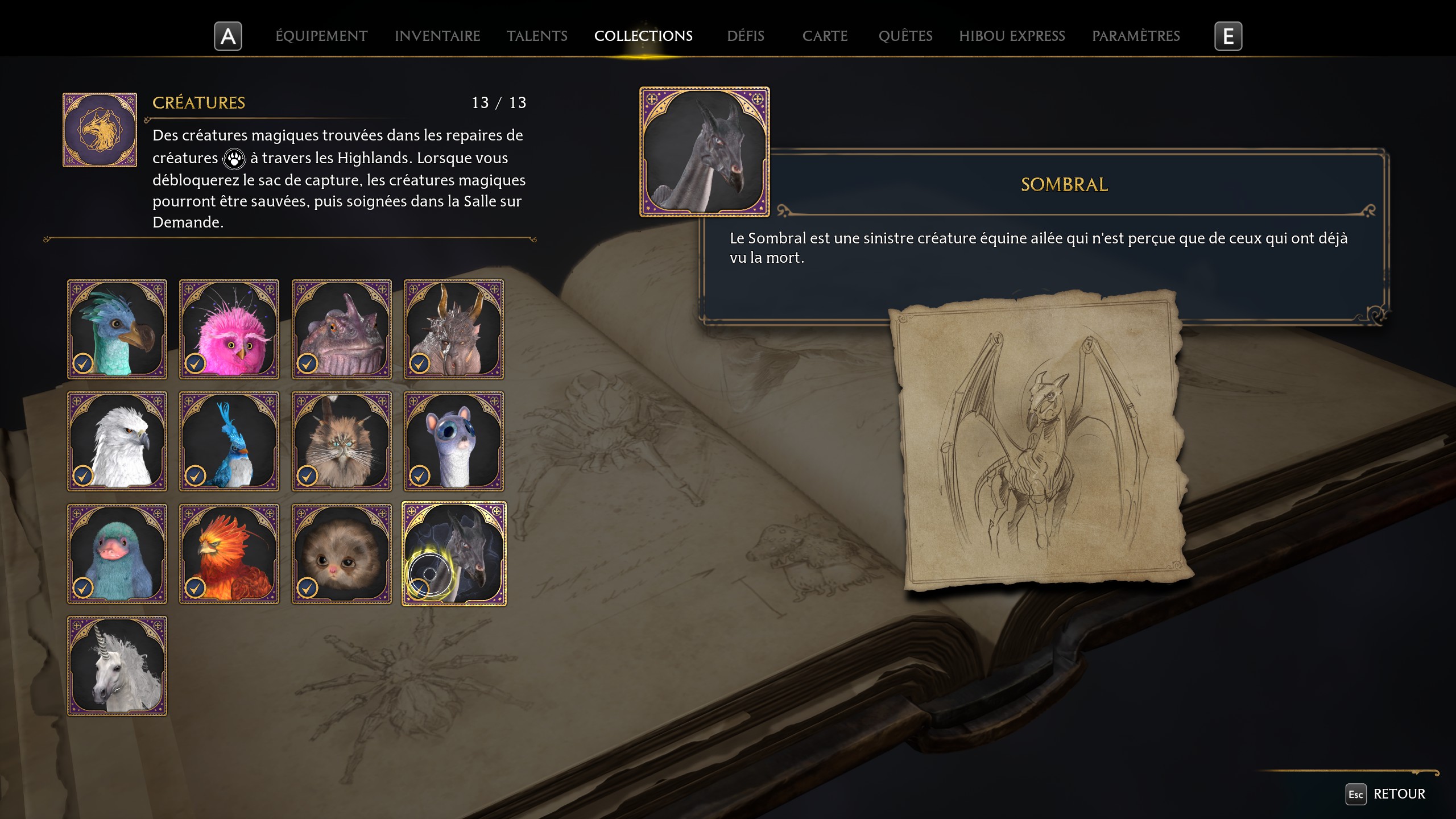Click the E key icon beside PARAMÈTRES
1456x819 pixels.
[x=1229, y=36]
